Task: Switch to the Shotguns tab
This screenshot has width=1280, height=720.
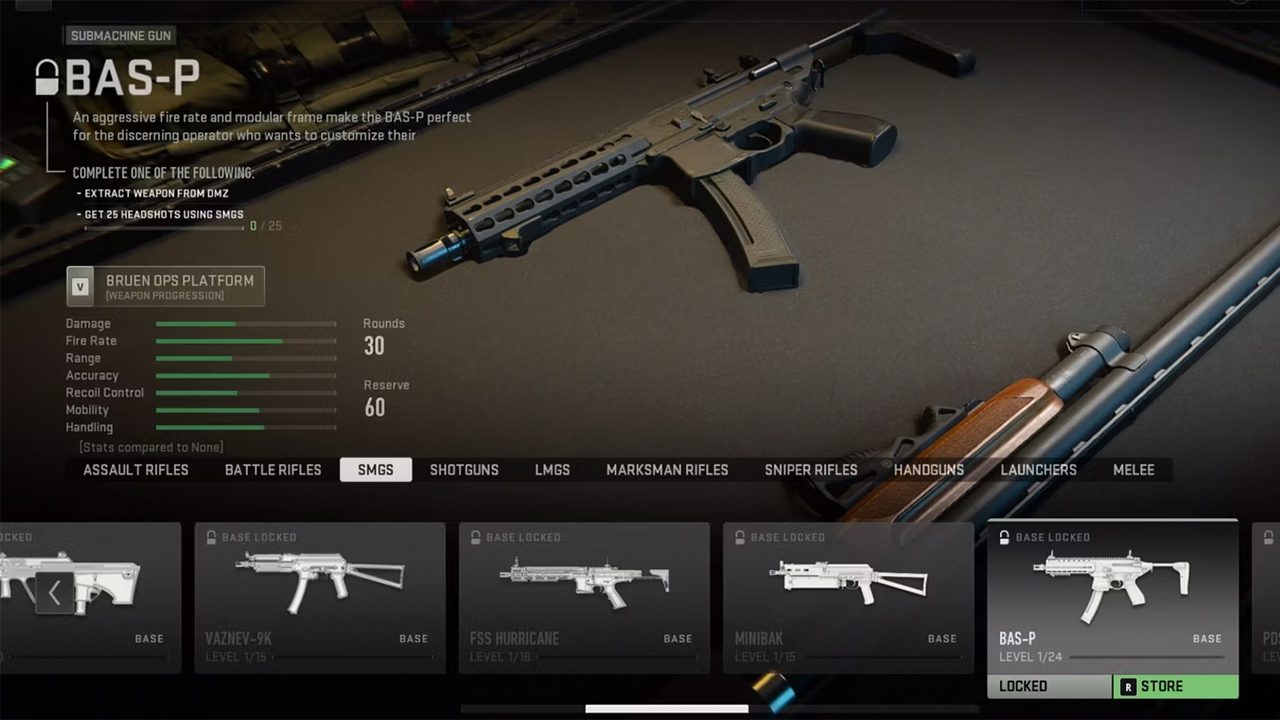Action: coord(464,470)
